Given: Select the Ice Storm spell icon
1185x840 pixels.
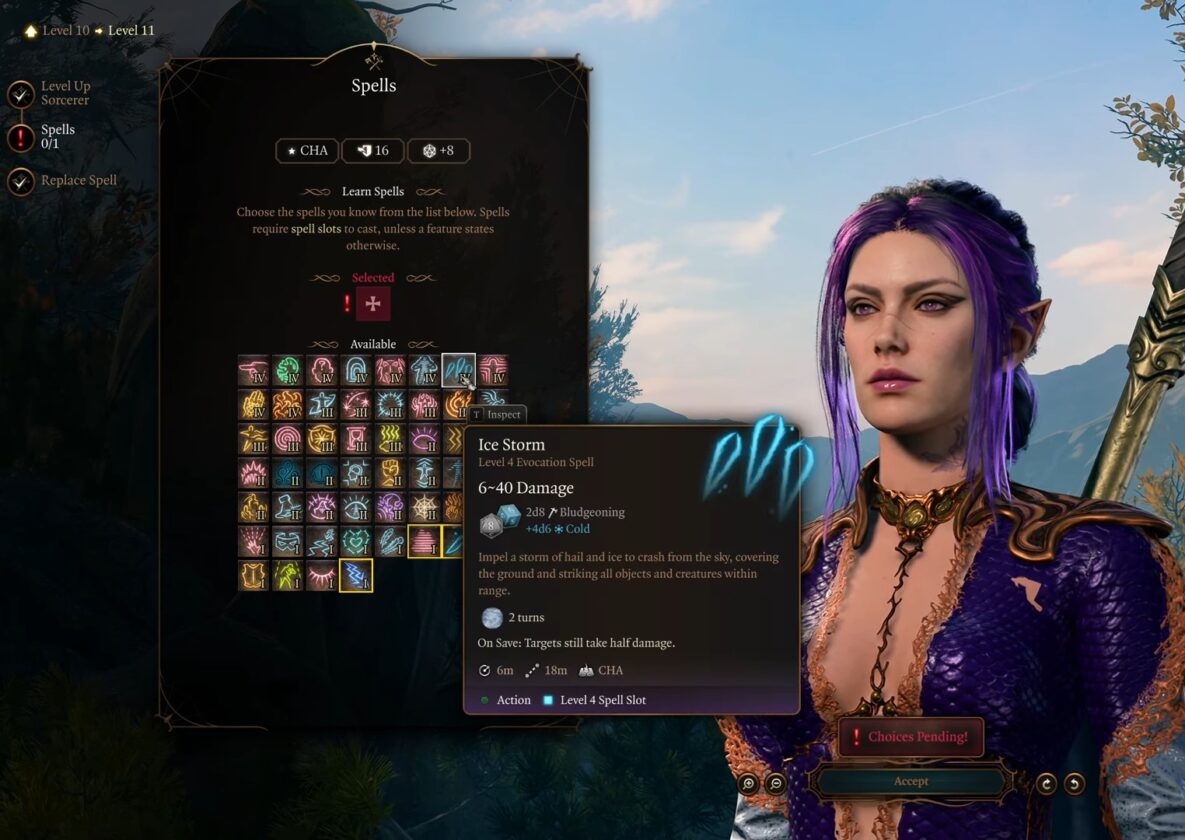Looking at the screenshot, I should [458, 371].
